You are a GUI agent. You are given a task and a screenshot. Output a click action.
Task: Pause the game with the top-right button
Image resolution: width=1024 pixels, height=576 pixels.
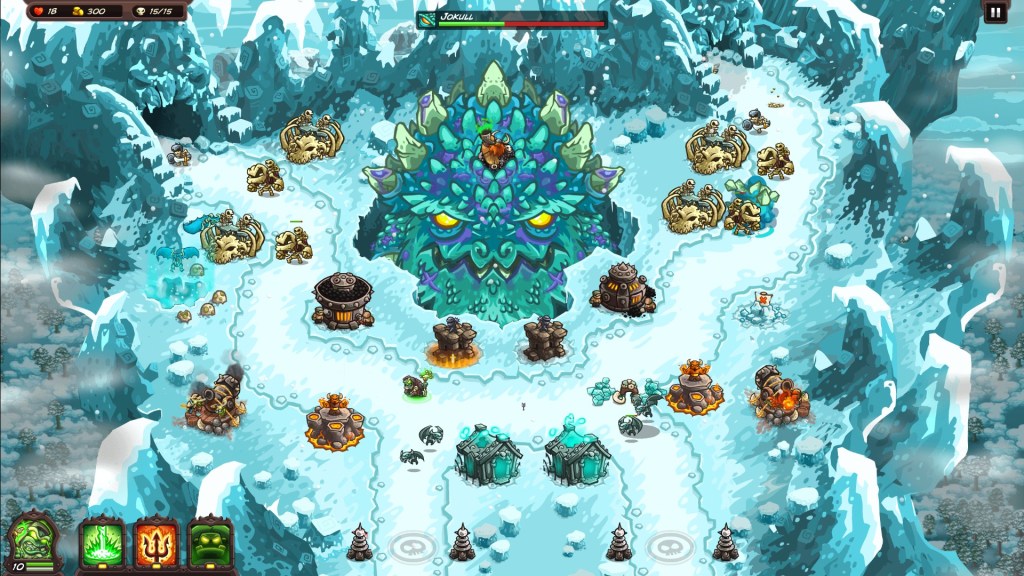(995, 12)
